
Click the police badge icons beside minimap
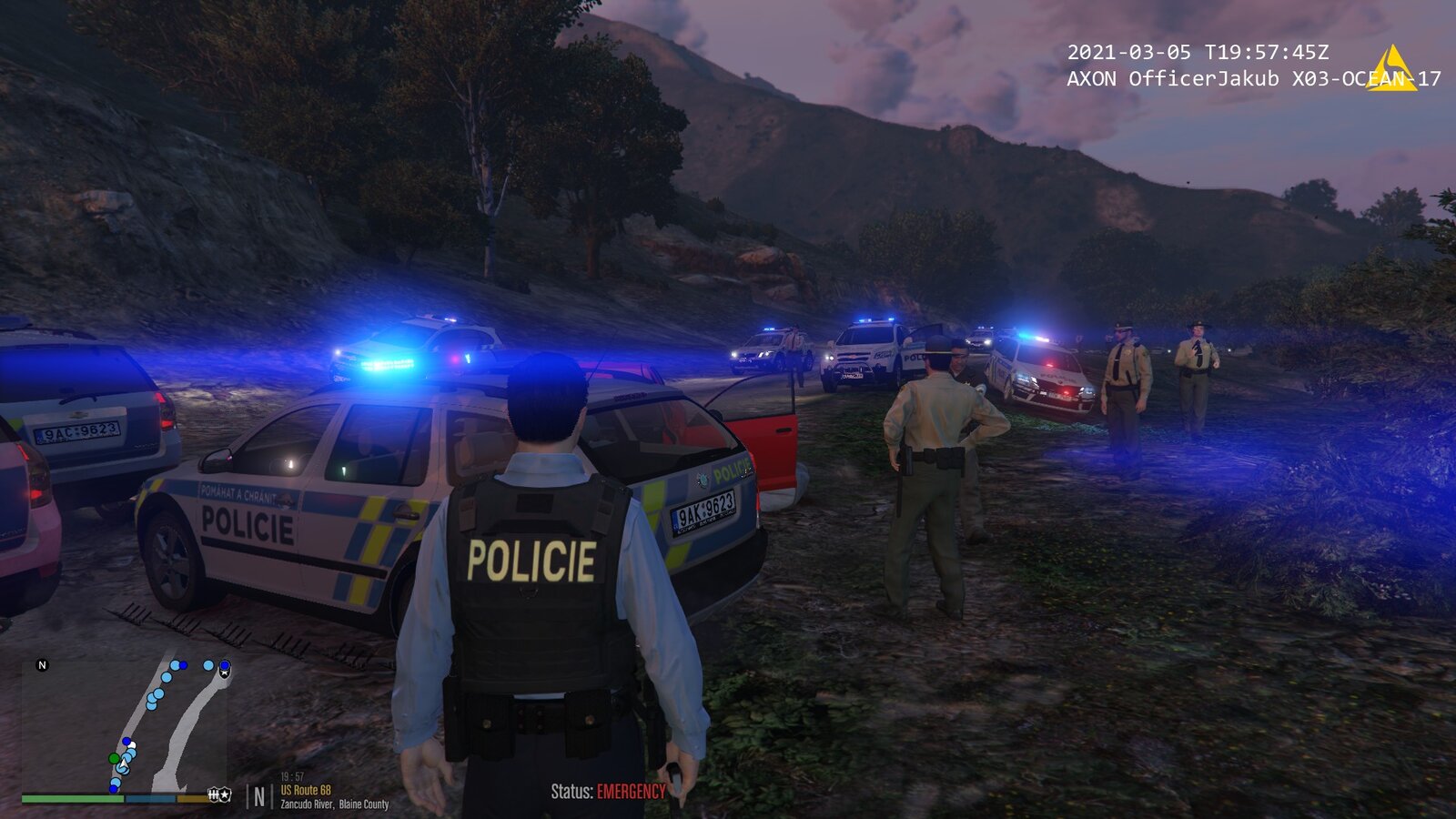pyautogui.click(x=219, y=795)
